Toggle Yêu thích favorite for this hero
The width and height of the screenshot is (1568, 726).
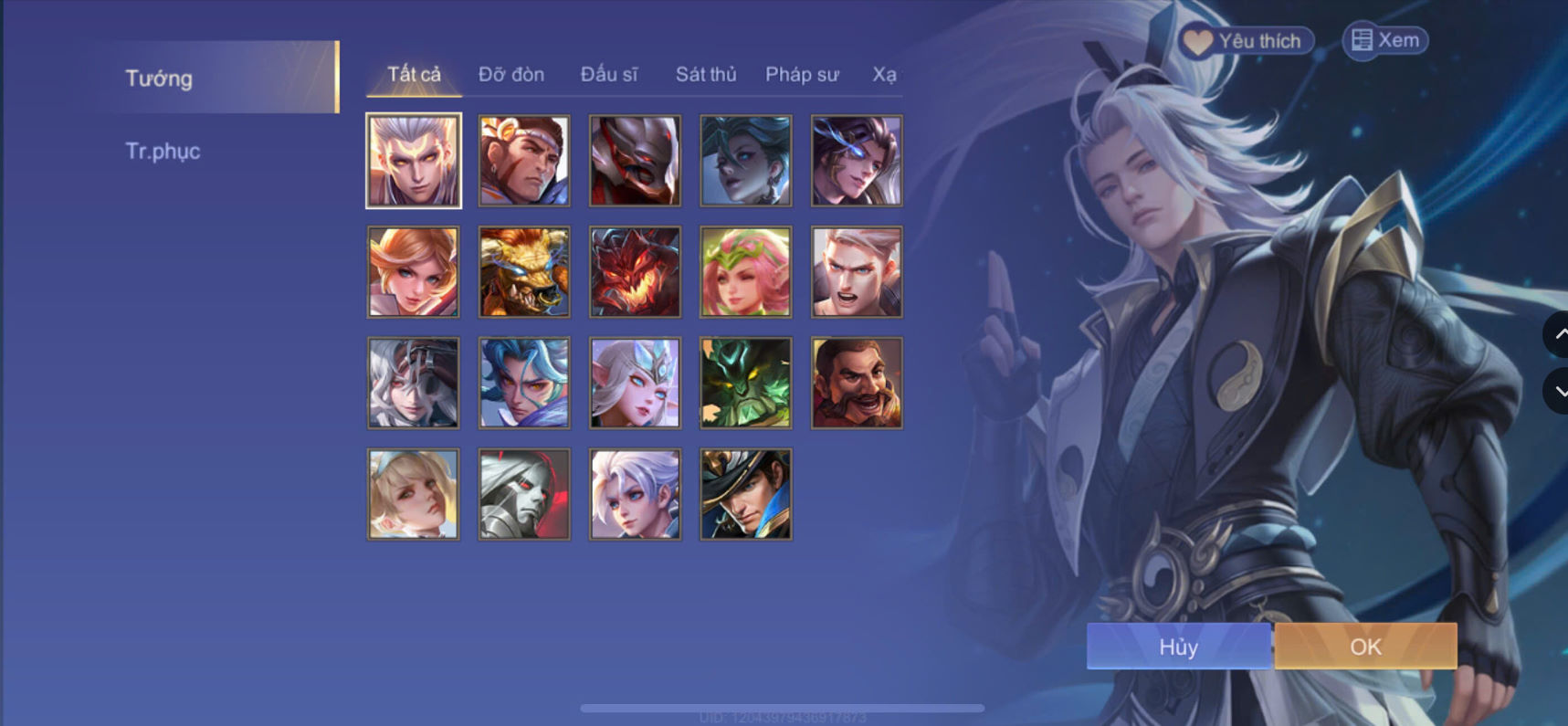1247,40
